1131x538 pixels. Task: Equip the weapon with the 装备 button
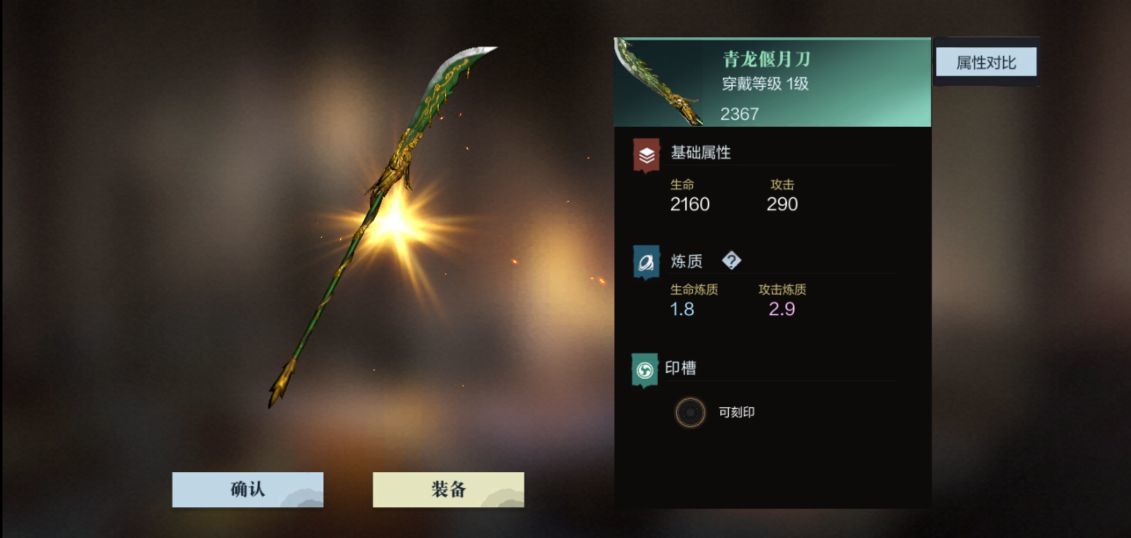[448, 490]
